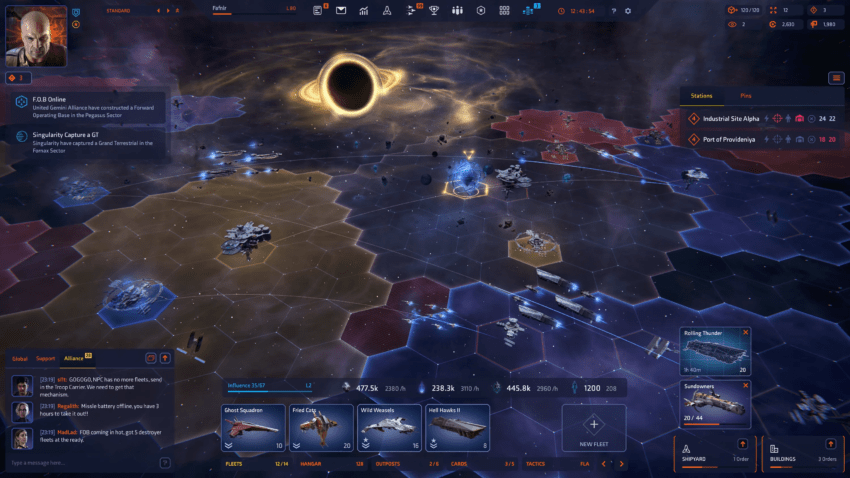Type in the chat message field
This screenshot has width=850, height=478.
[80, 463]
